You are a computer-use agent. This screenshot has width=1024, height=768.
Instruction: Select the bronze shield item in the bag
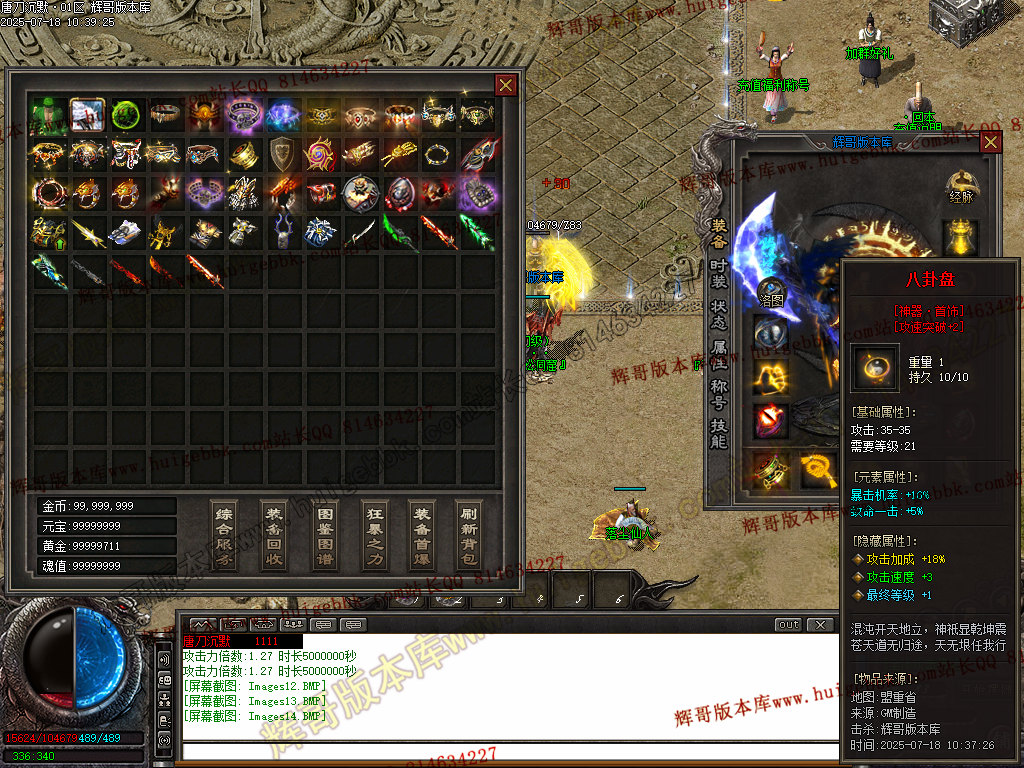[282, 154]
